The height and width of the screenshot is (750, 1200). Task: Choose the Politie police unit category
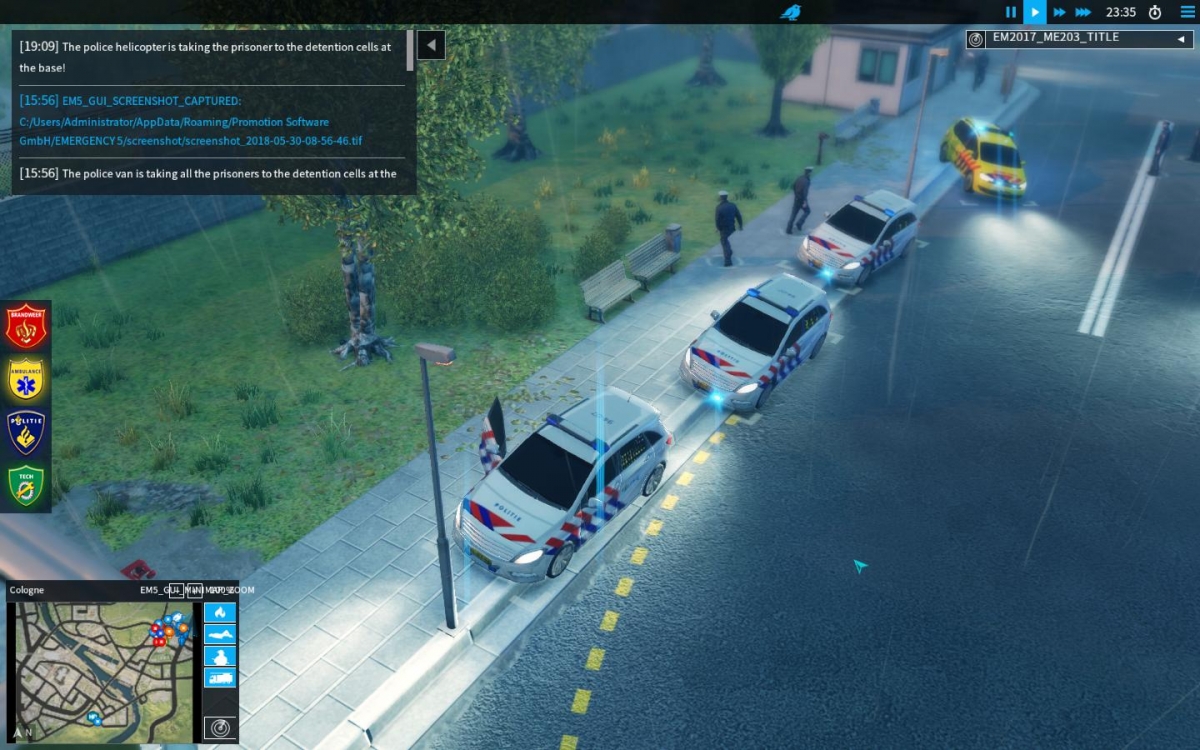coord(26,432)
